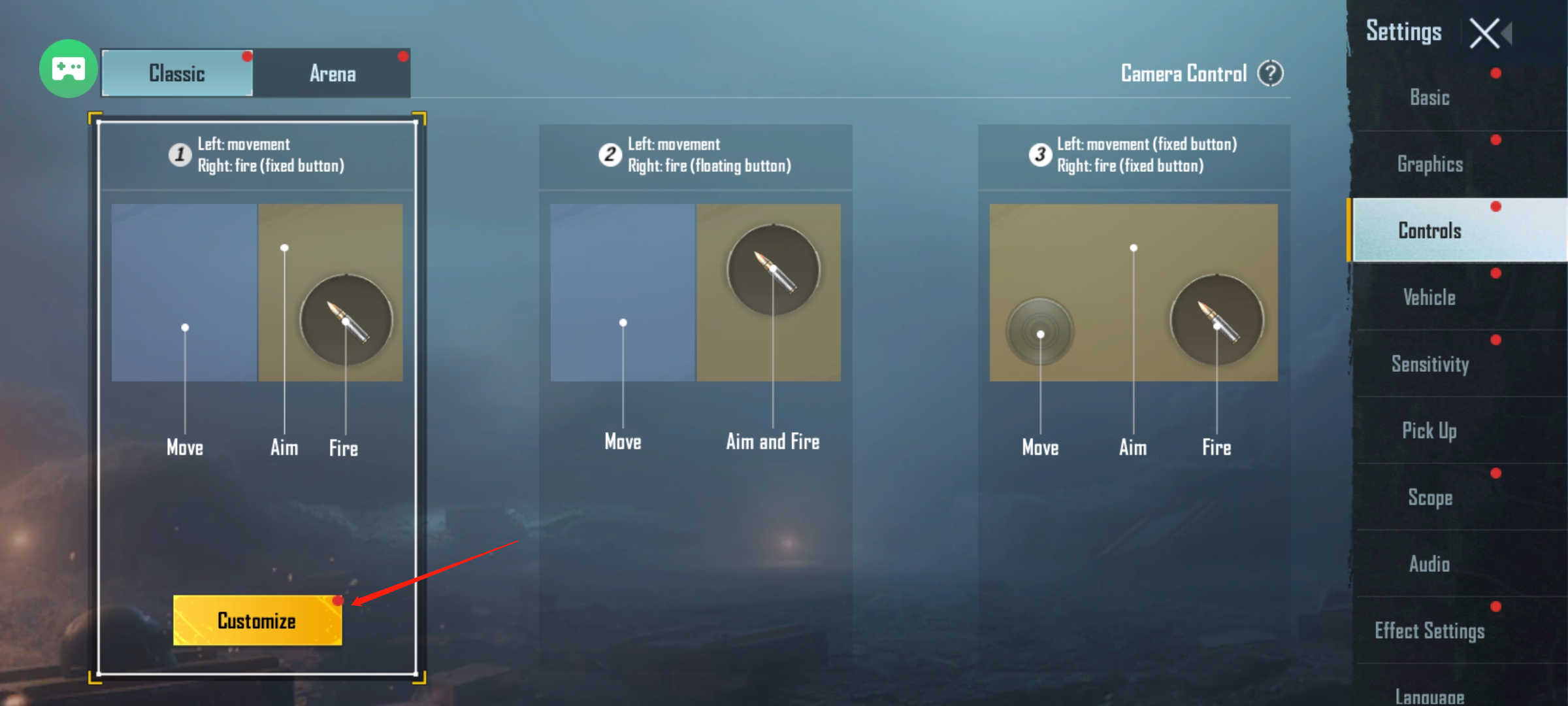
Task: Click the yellow Customize button
Action: coord(257,620)
